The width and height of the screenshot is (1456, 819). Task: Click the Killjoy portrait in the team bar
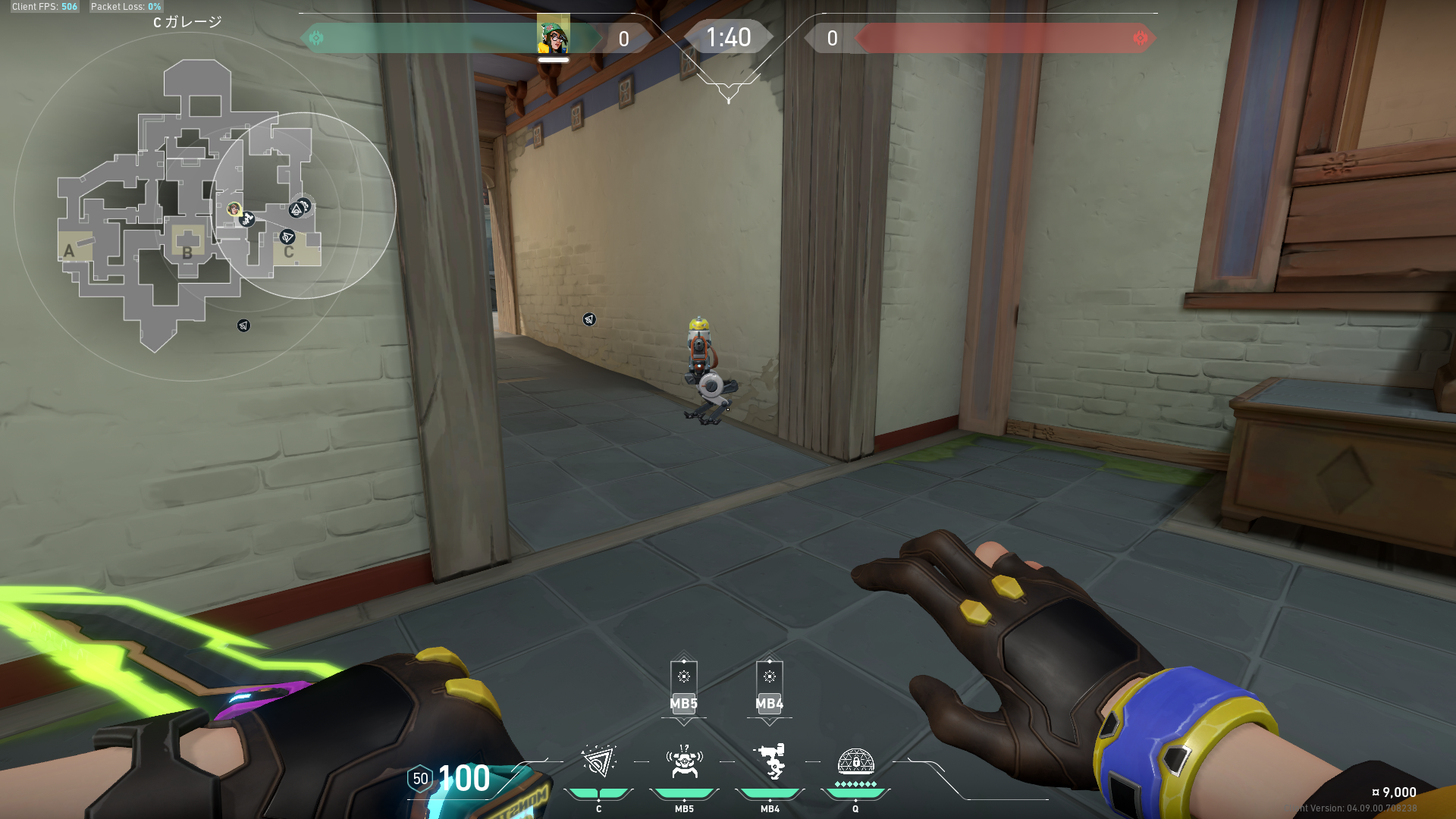point(554,36)
